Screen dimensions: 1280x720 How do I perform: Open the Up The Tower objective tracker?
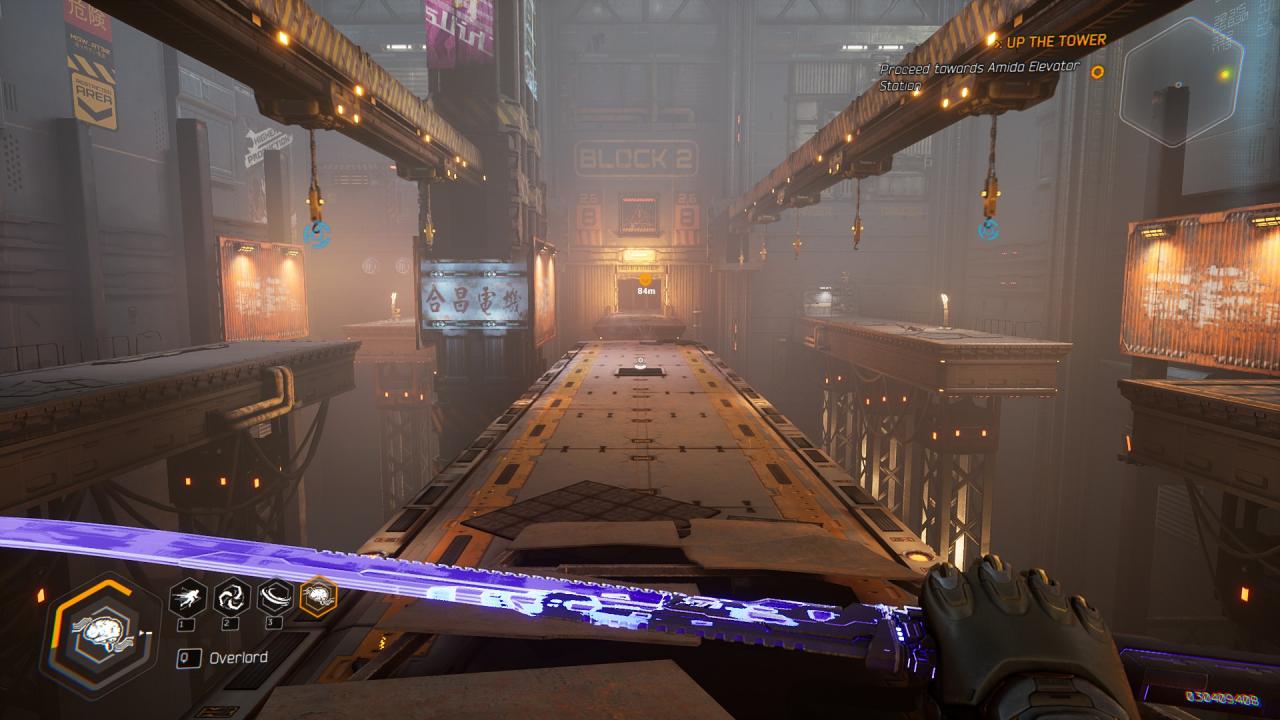[x=1048, y=41]
